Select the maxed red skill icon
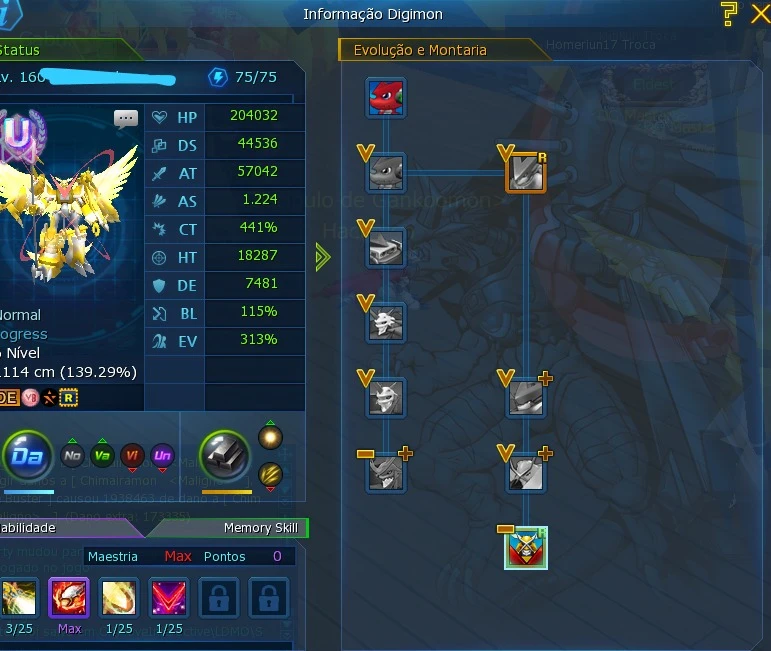This screenshot has height=651, width=771. pyautogui.click(x=70, y=598)
